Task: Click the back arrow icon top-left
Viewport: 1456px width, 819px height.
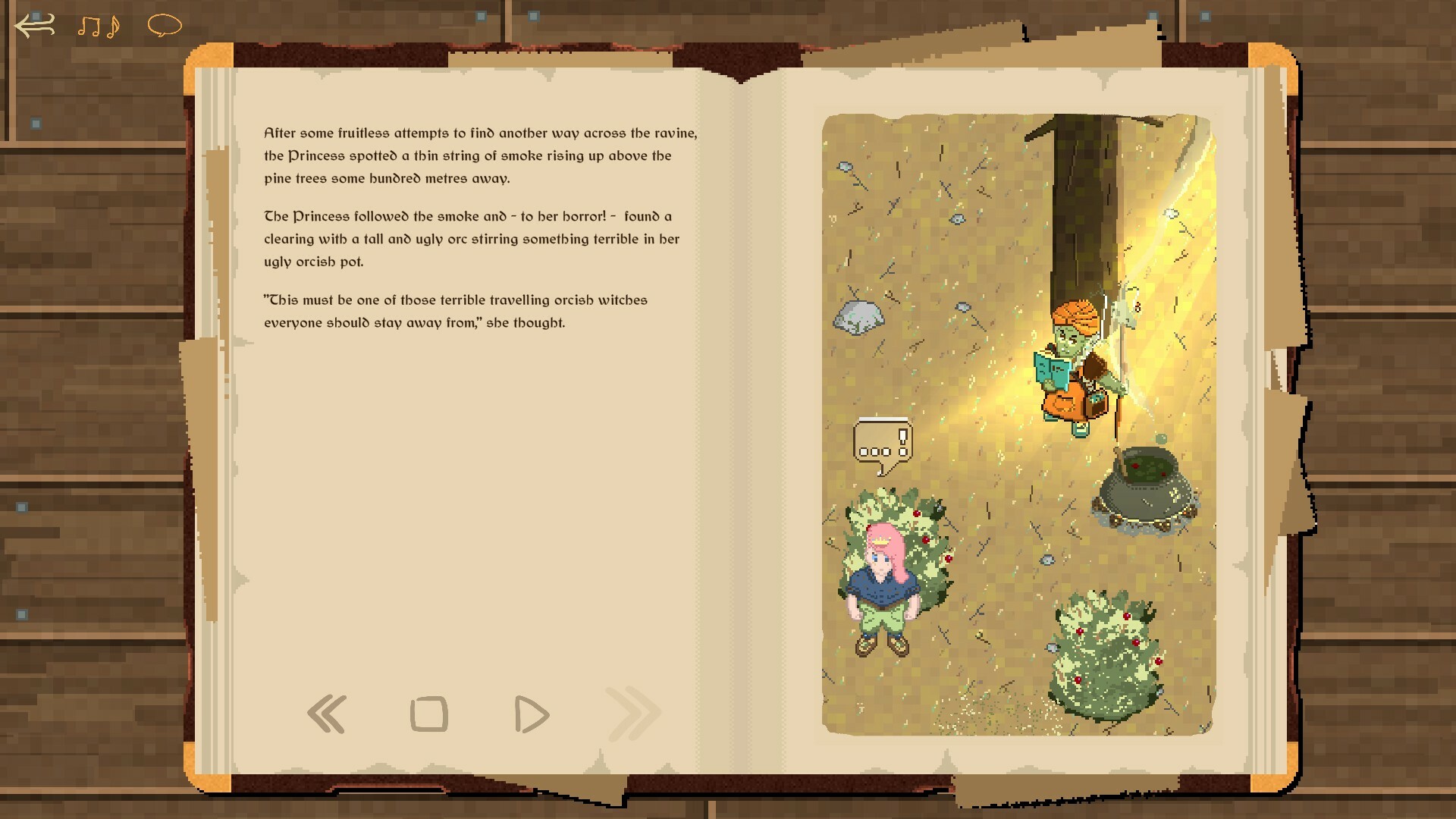Action: (x=33, y=25)
